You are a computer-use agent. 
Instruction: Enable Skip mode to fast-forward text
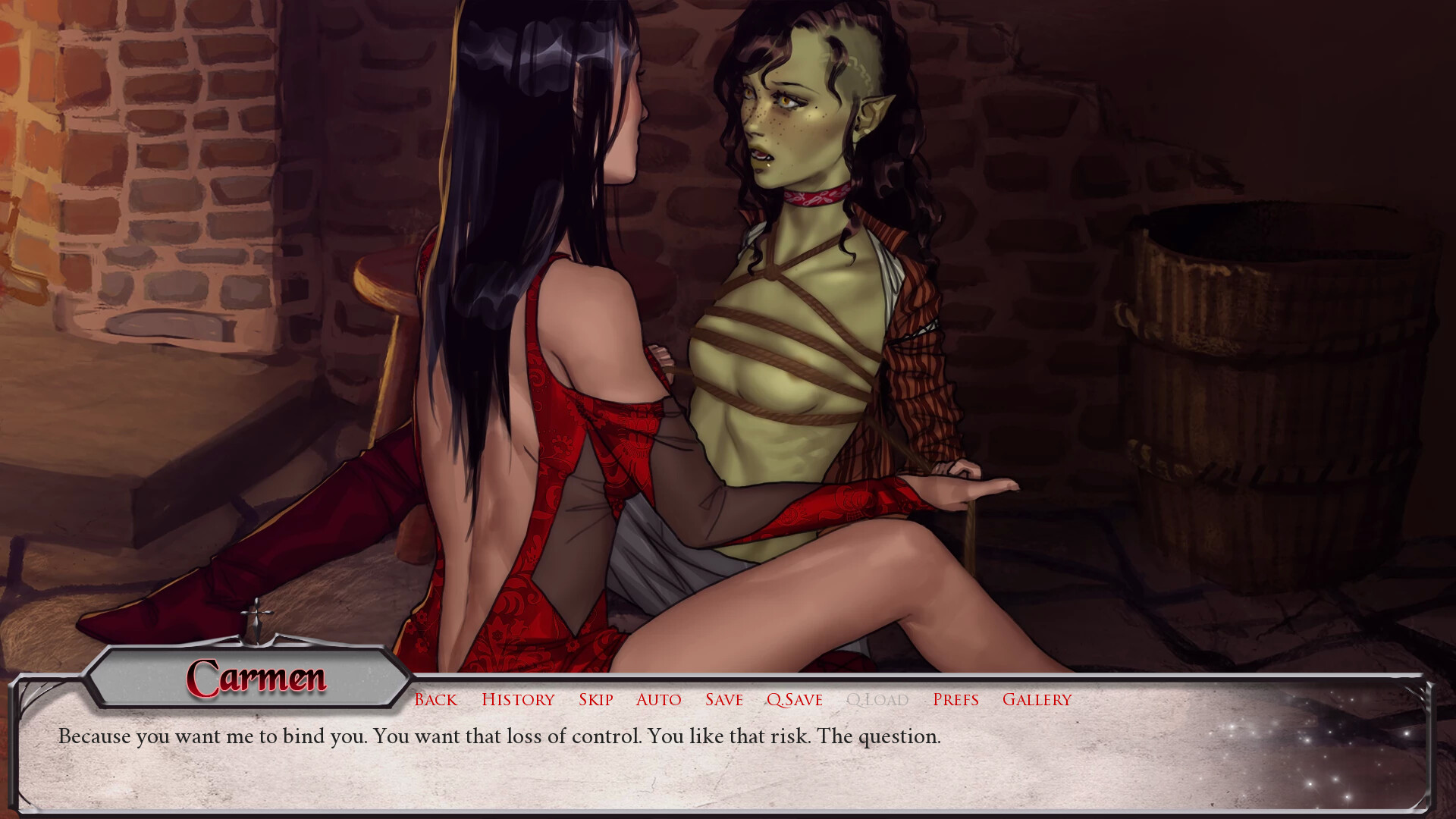pos(596,699)
